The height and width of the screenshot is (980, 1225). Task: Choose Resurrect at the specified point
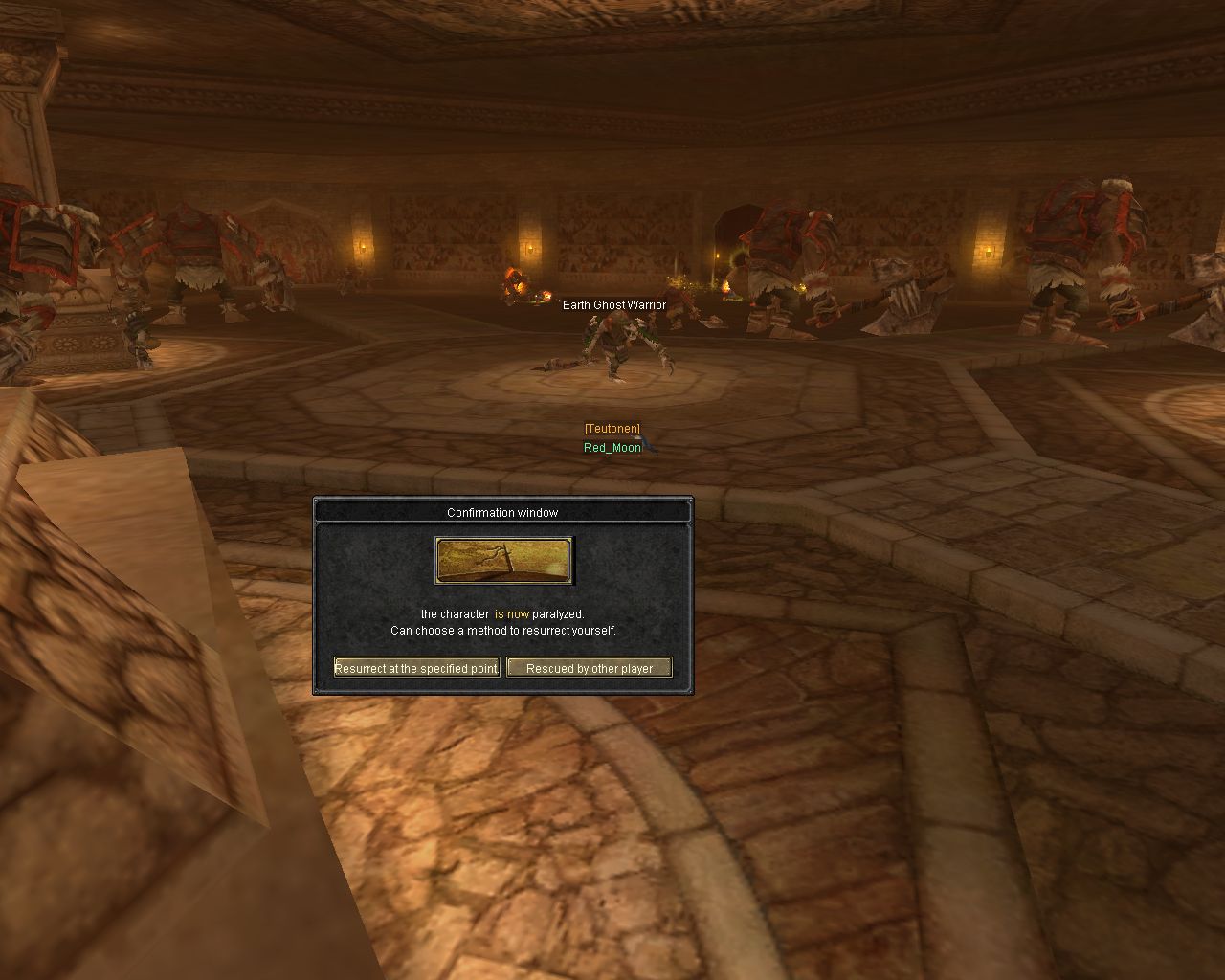tap(416, 668)
